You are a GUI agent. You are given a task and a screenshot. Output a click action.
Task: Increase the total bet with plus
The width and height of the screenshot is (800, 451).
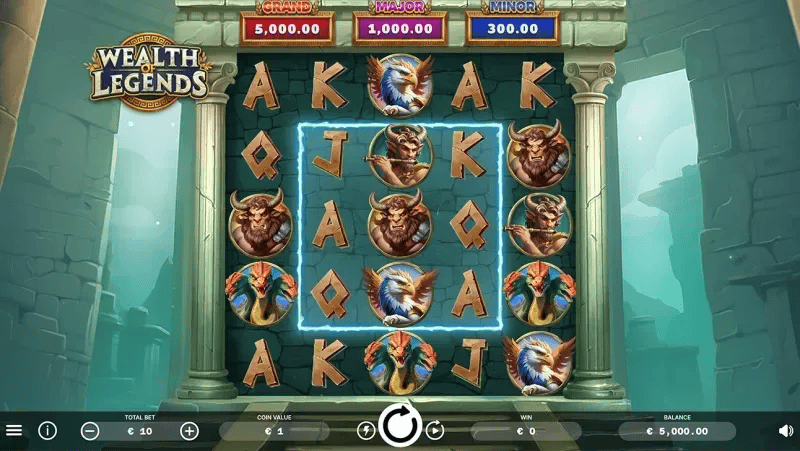click(189, 431)
